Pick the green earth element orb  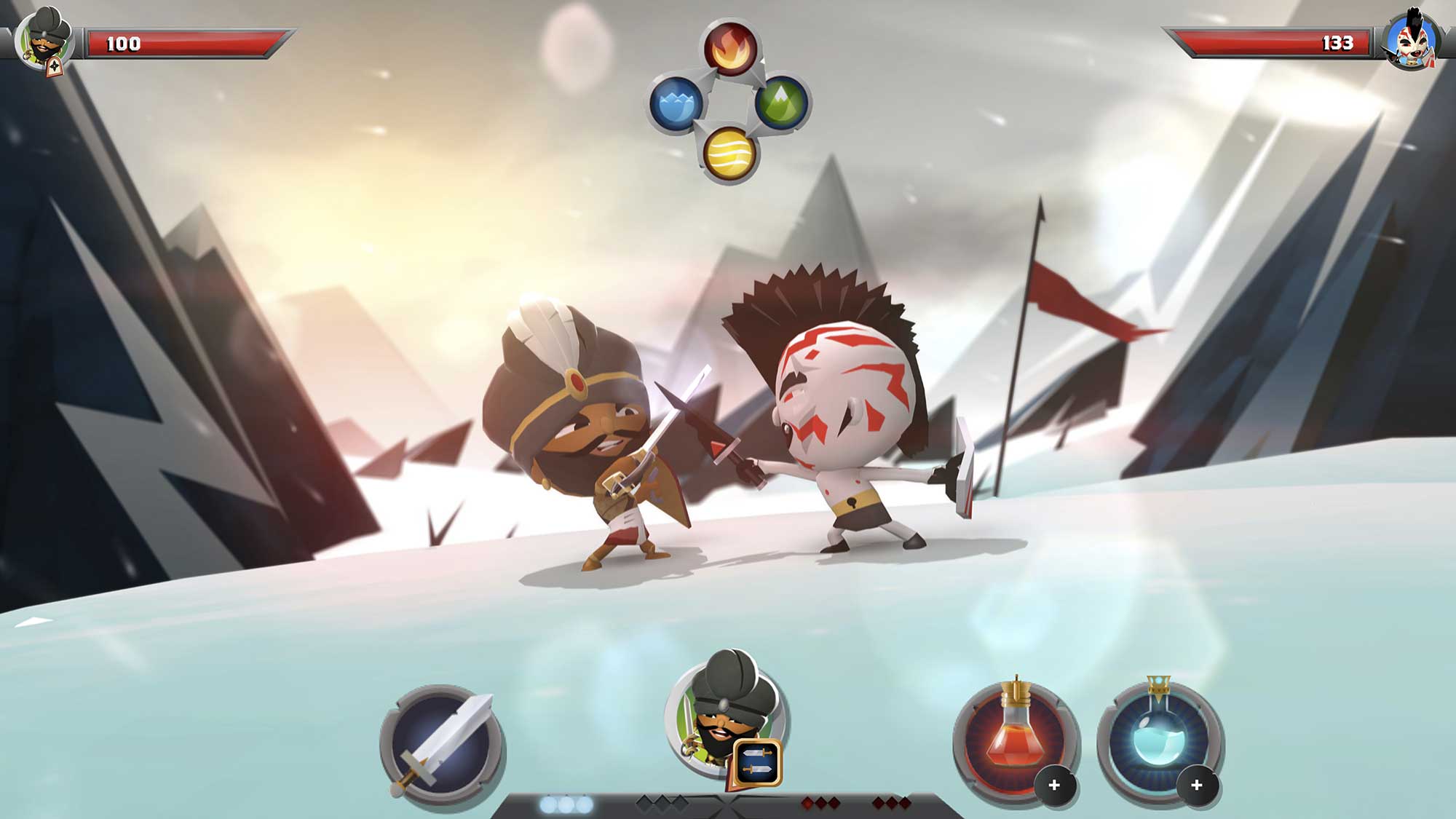[783, 102]
